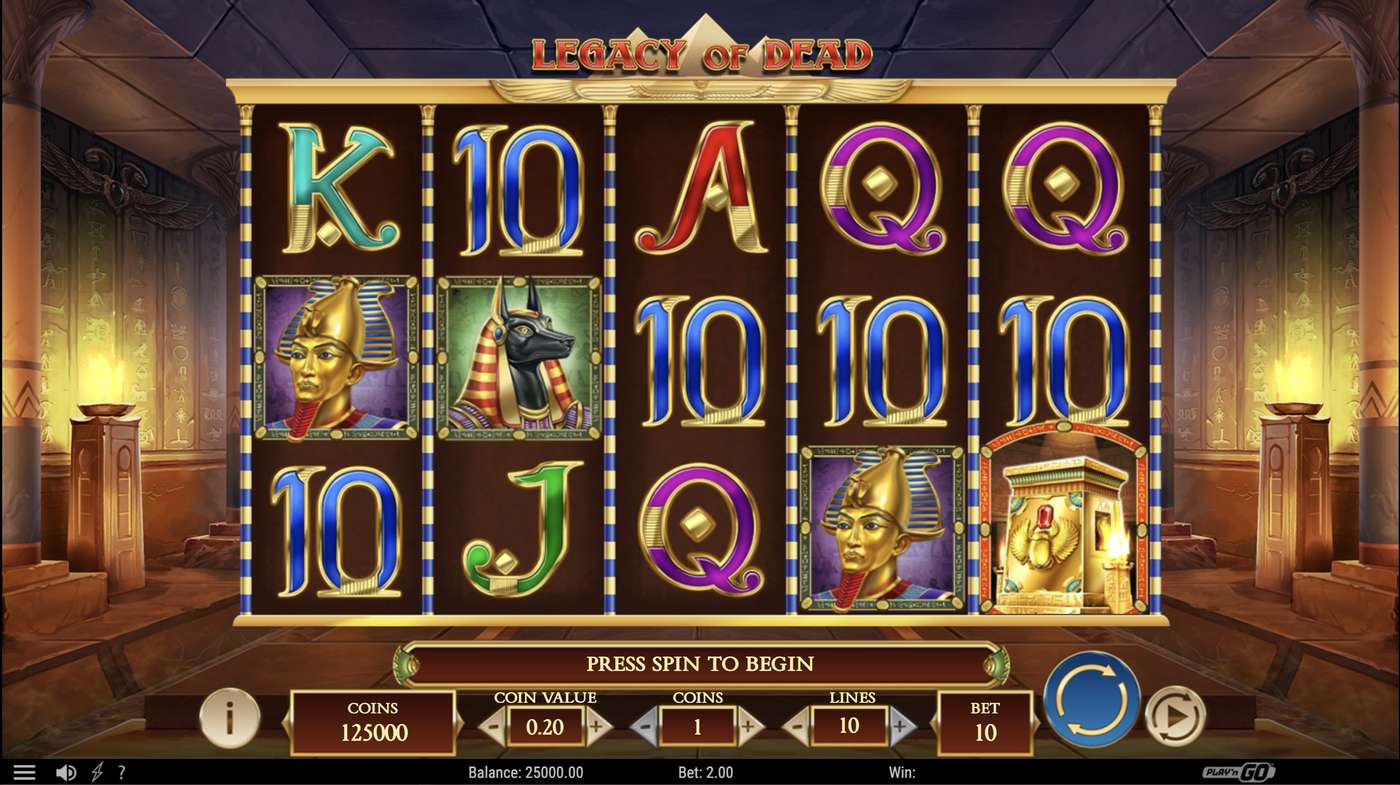Add more active paylines
The width and height of the screenshot is (1400, 785).
tap(900, 727)
